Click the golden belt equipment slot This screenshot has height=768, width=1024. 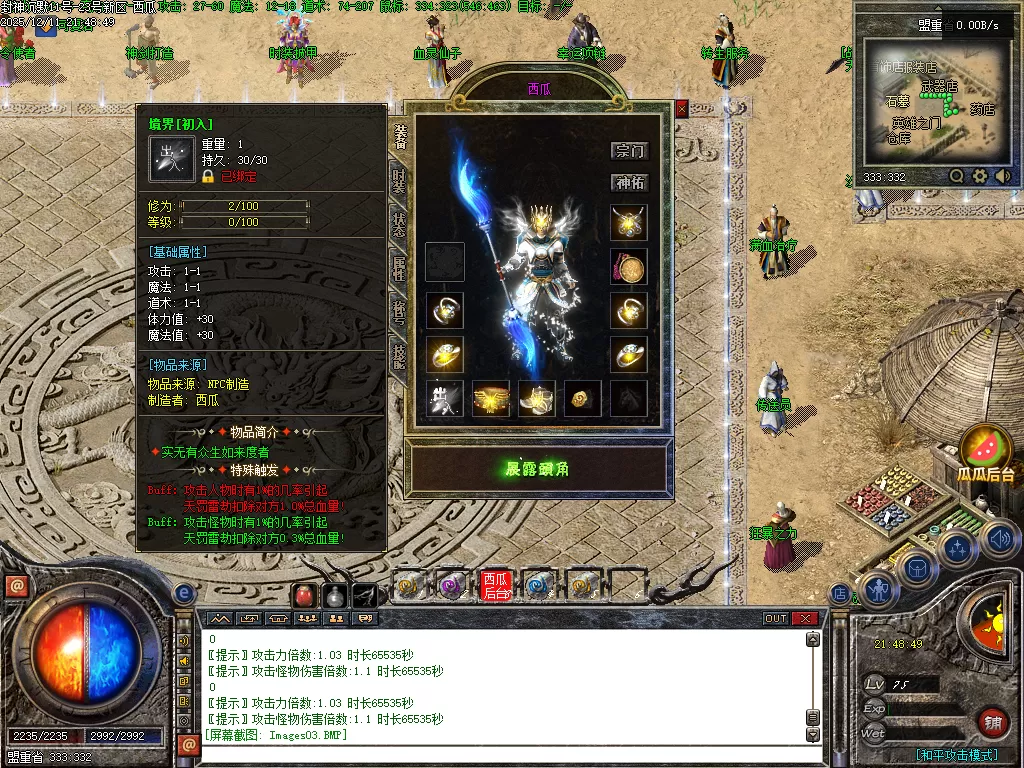[491, 398]
